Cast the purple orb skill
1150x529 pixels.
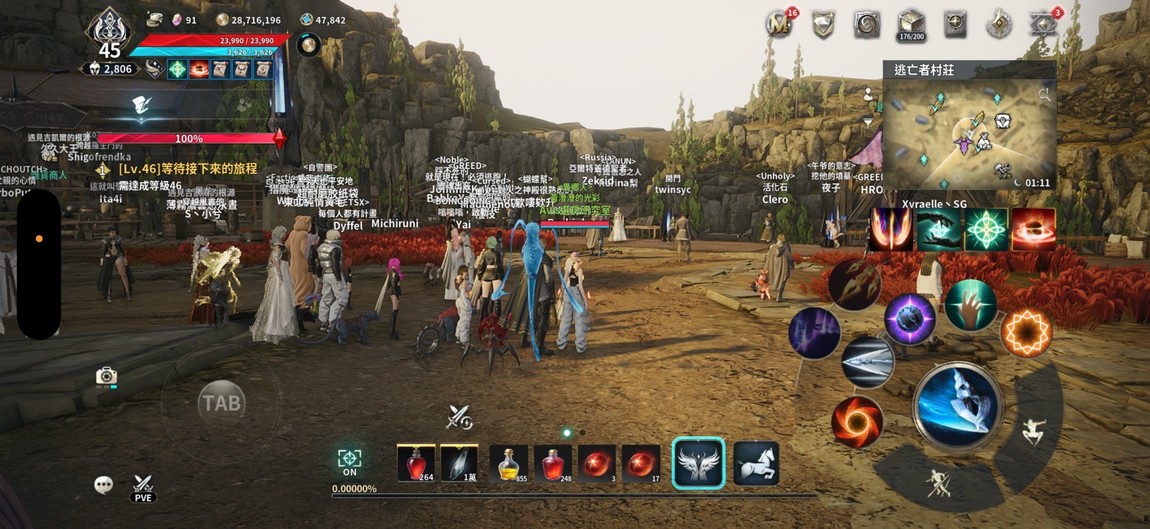point(910,320)
